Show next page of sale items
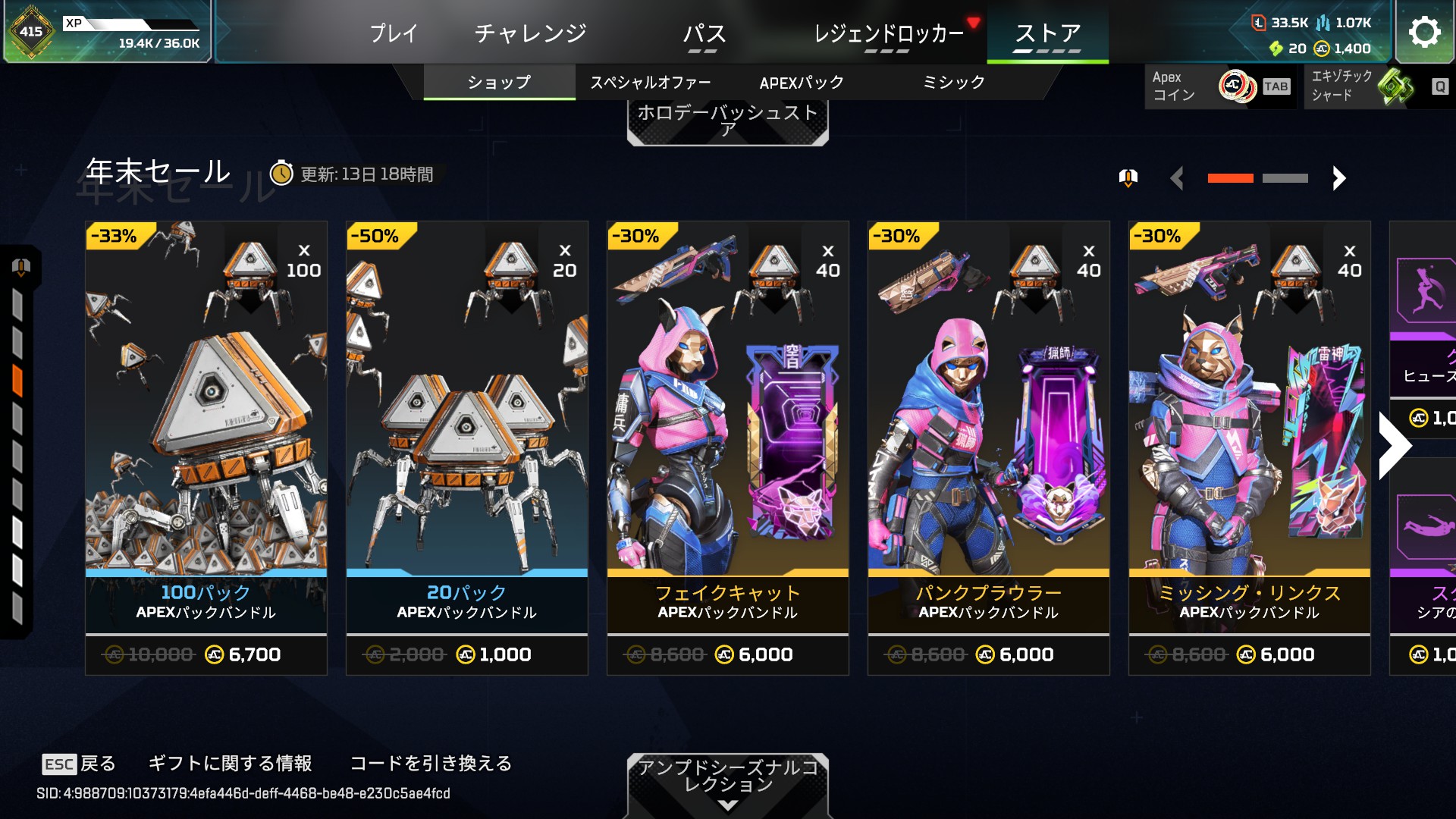This screenshot has height=819, width=1456. (x=1339, y=178)
